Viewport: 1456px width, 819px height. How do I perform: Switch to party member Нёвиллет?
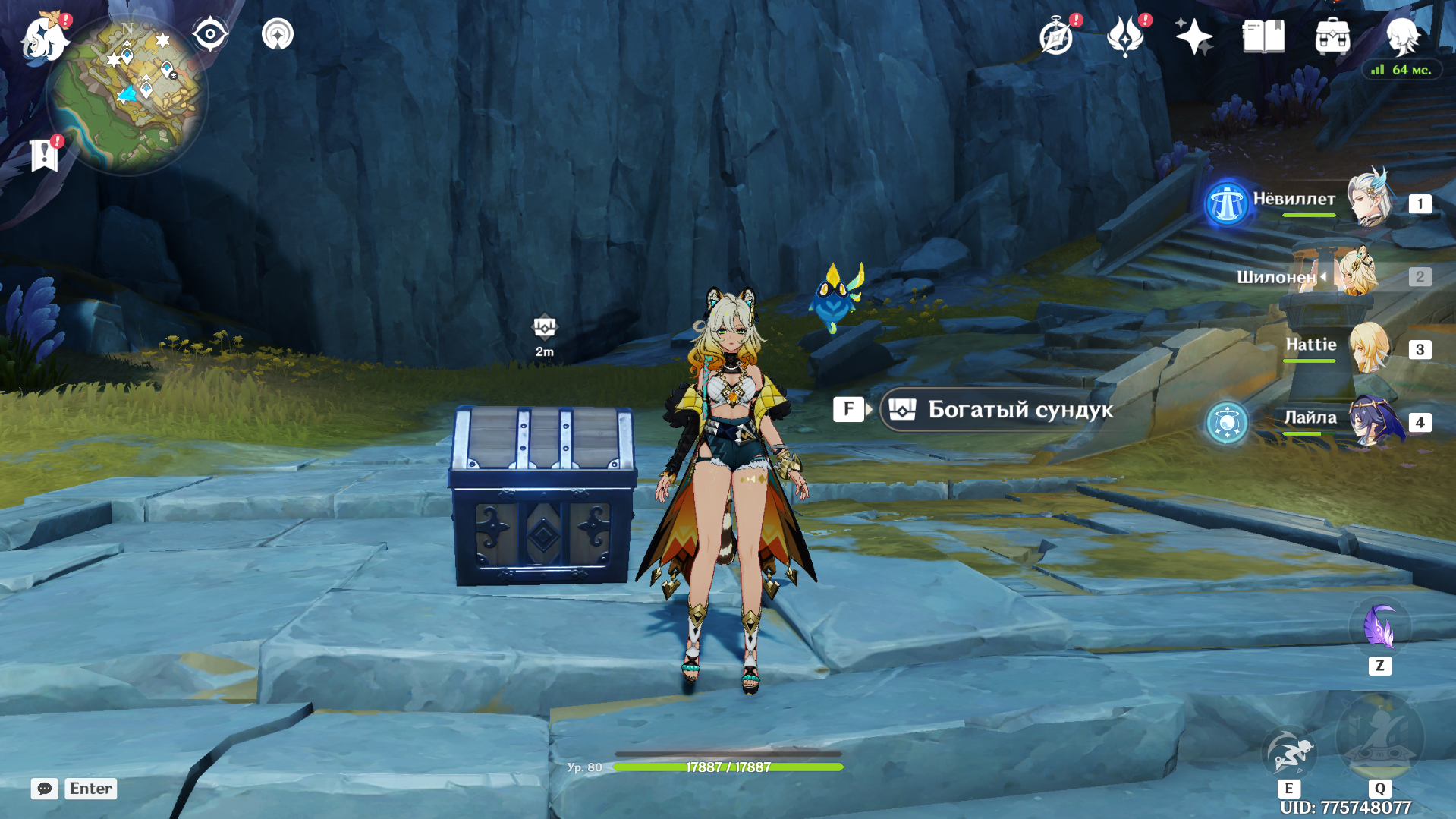1369,200
